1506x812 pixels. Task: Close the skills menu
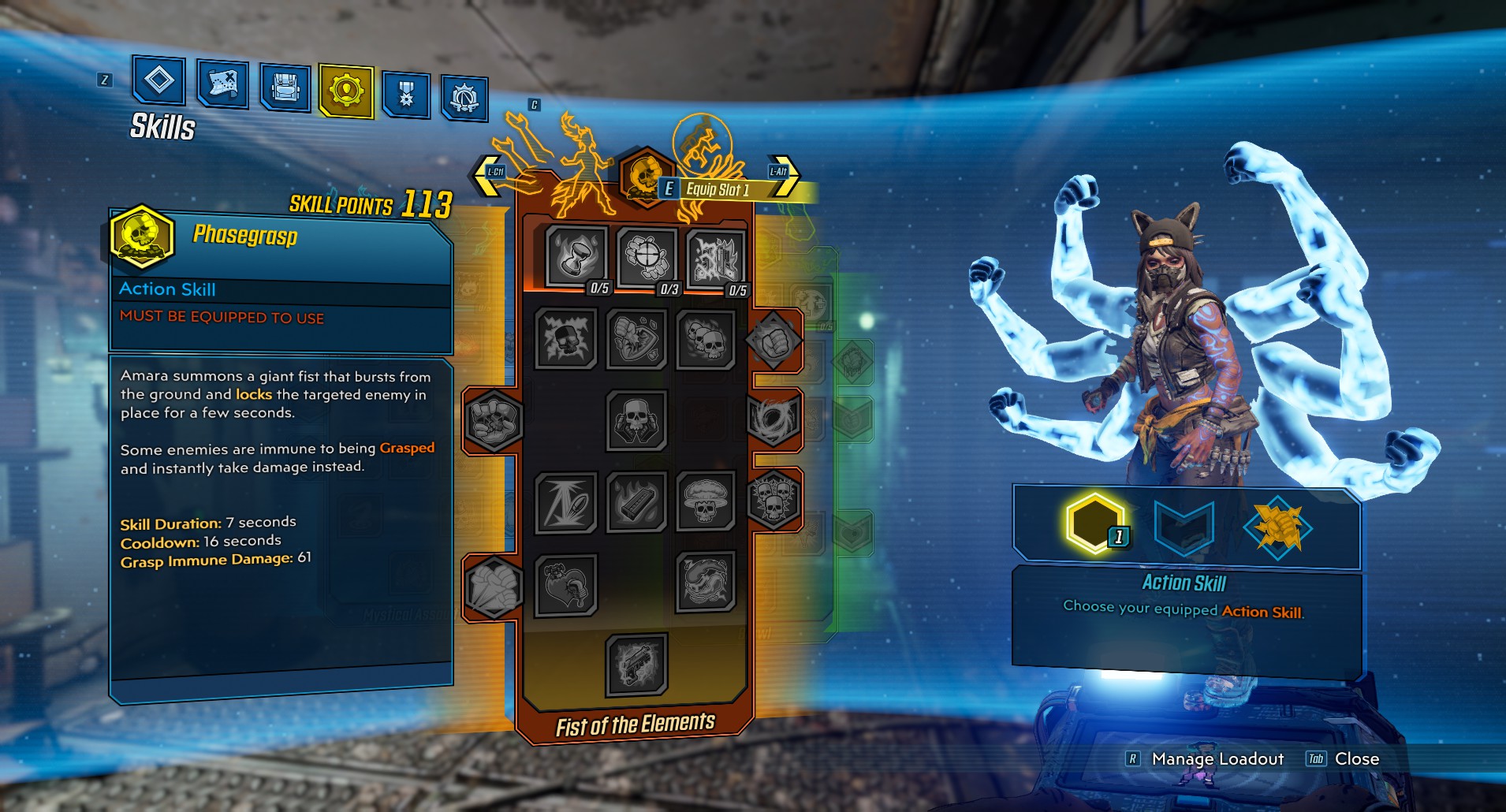[1355, 759]
